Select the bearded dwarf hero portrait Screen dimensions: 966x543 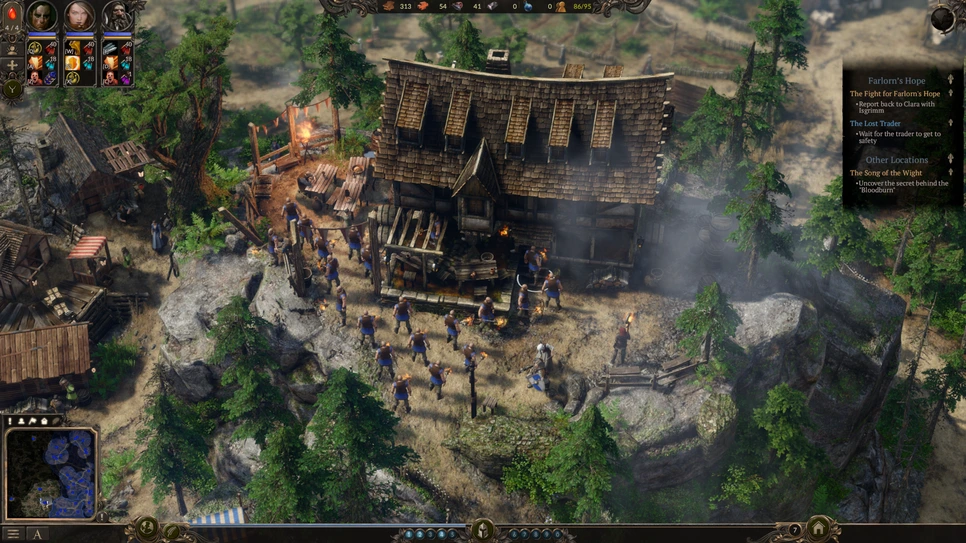[x=116, y=16]
